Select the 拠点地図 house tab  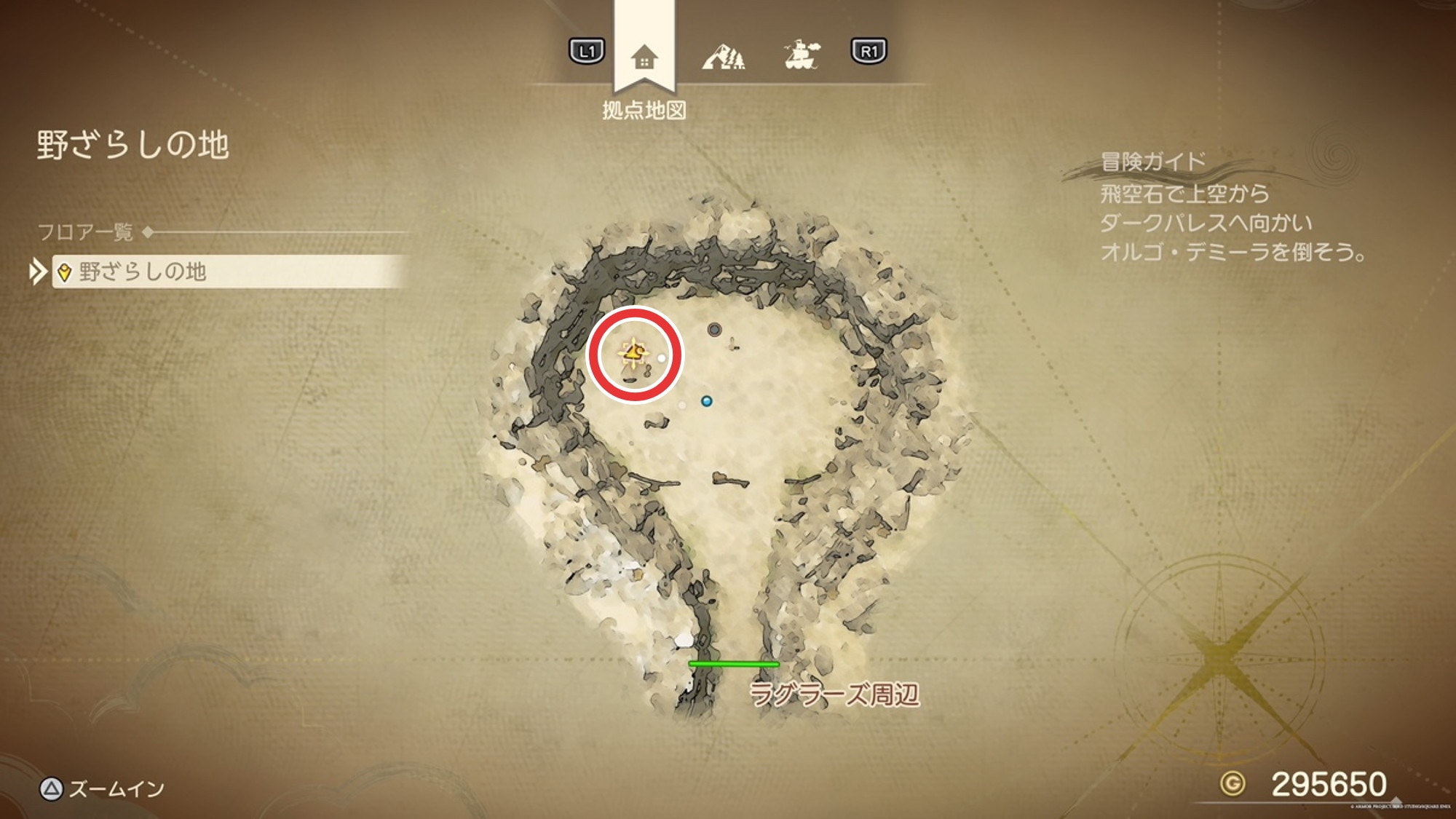(644, 57)
